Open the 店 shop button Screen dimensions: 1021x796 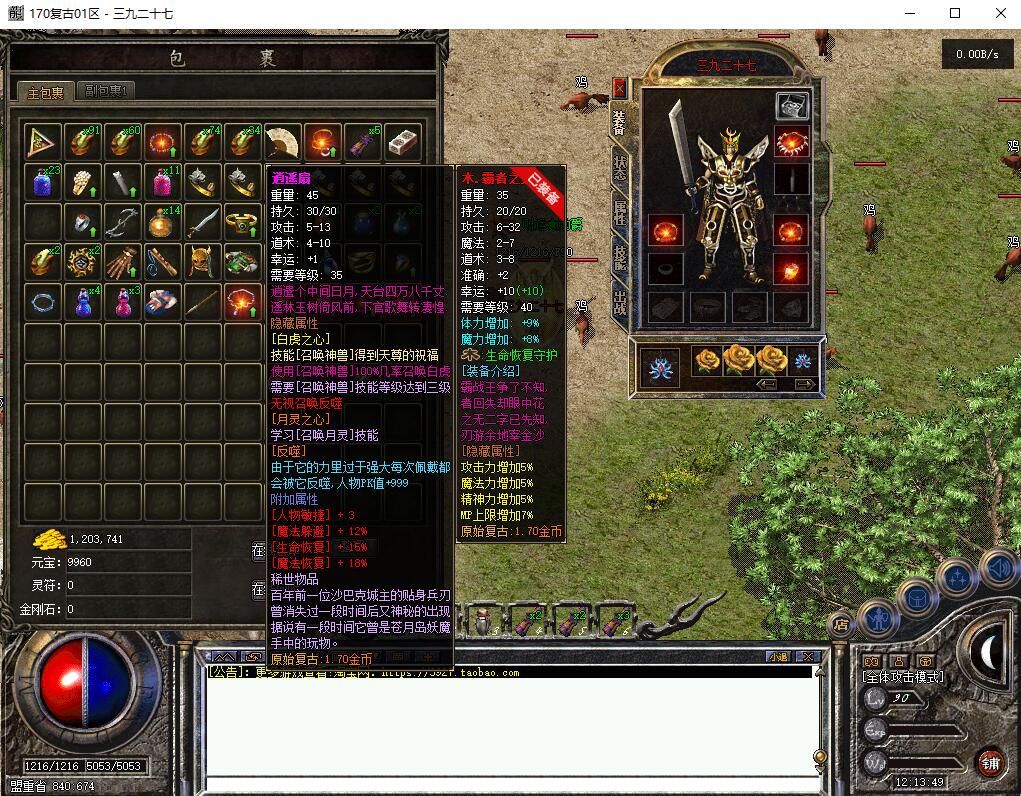click(x=839, y=624)
